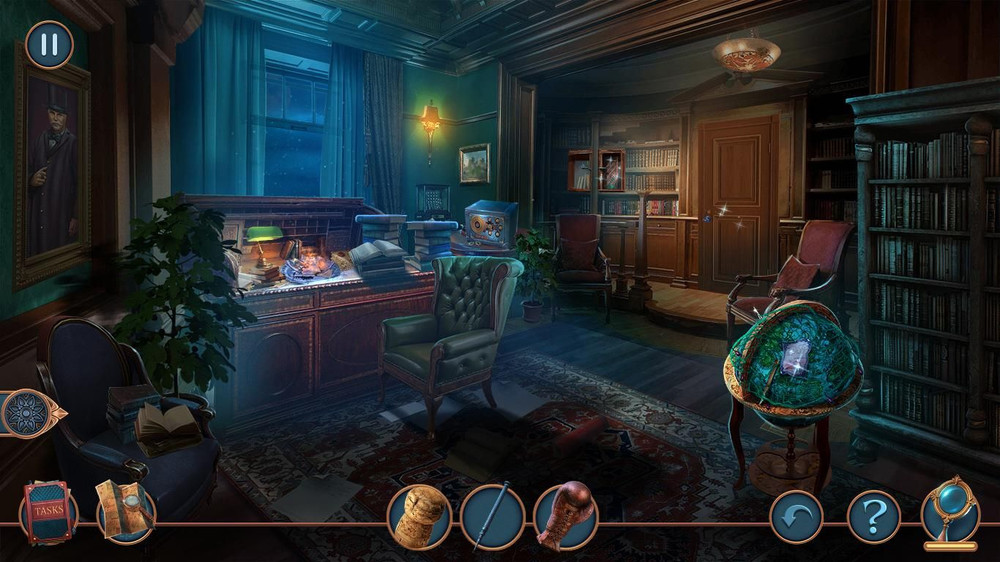Activate the hand mirror icon
1000x562 pixels.
click(949, 512)
